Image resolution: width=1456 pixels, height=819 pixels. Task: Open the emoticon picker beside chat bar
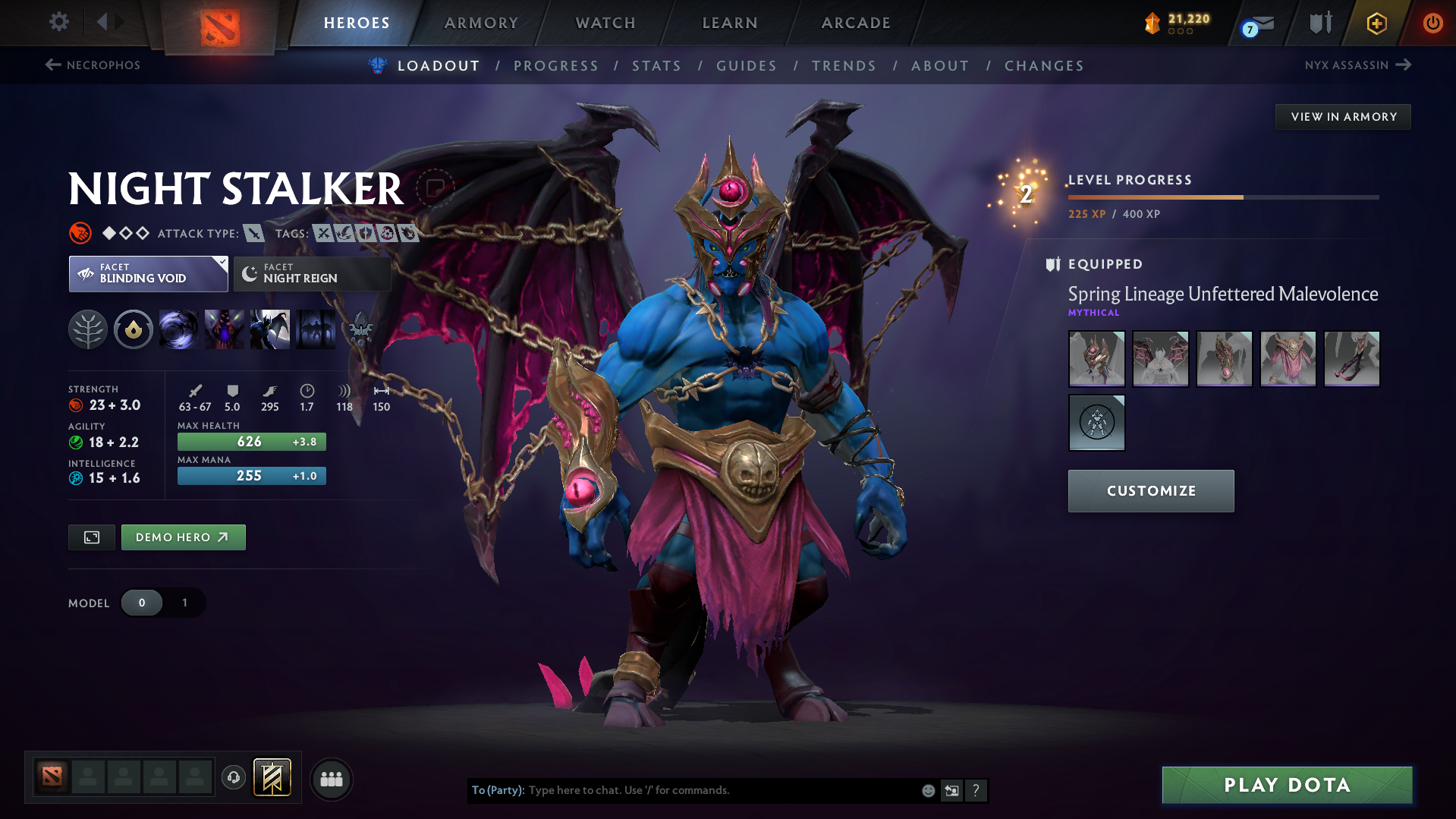pyautogui.click(x=927, y=790)
